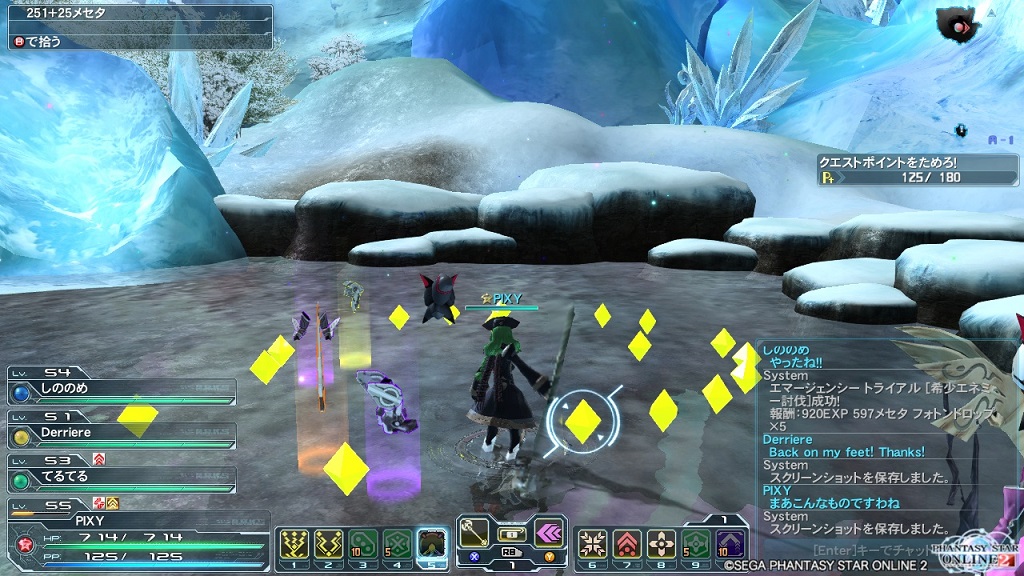Use the yellow icon in subpalette slot 2
The image size is (1024, 576).
pos(329,543)
